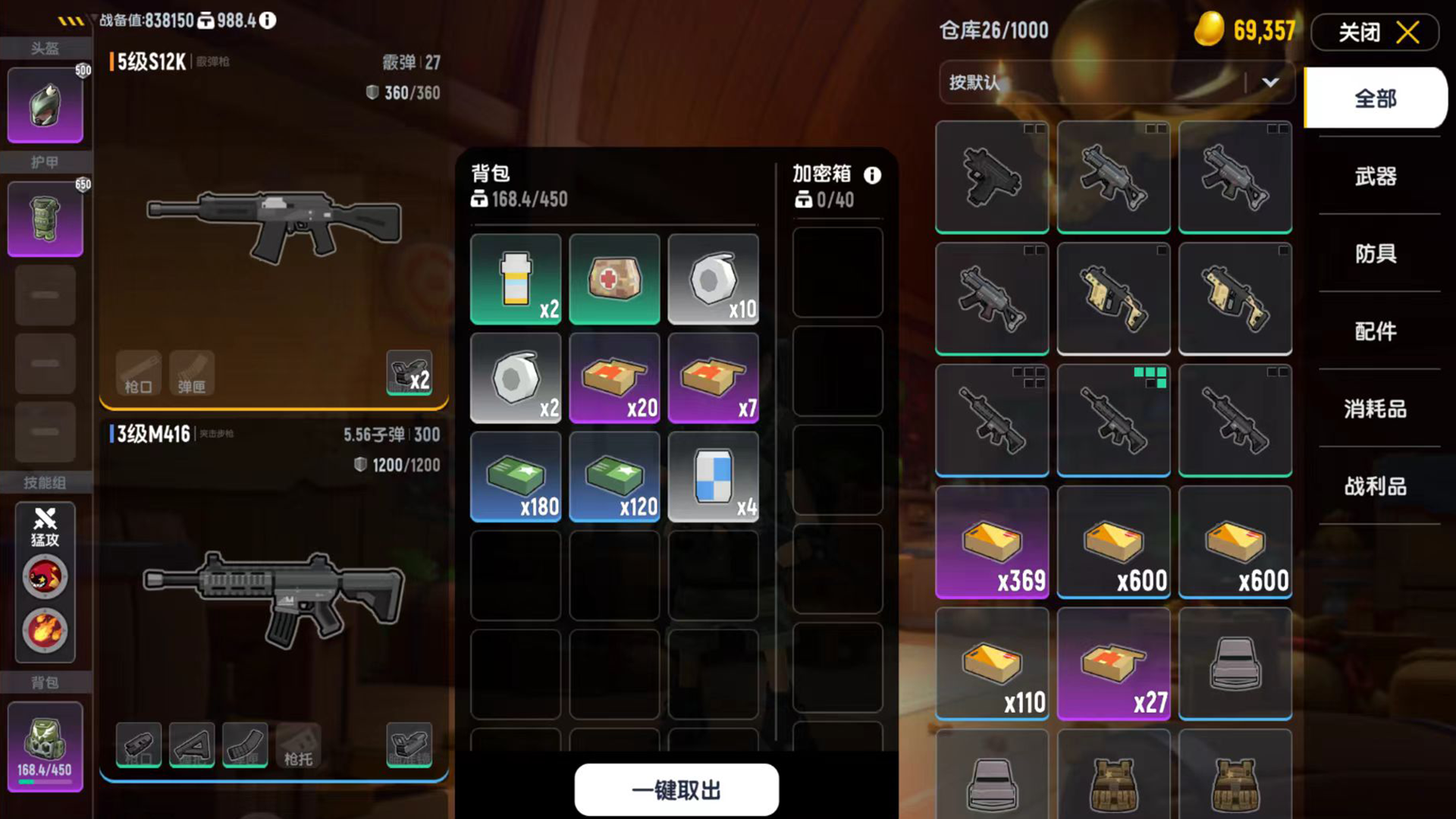1456x819 pixels.
Task: Click the 一键取出 button
Action: coord(676,789)
